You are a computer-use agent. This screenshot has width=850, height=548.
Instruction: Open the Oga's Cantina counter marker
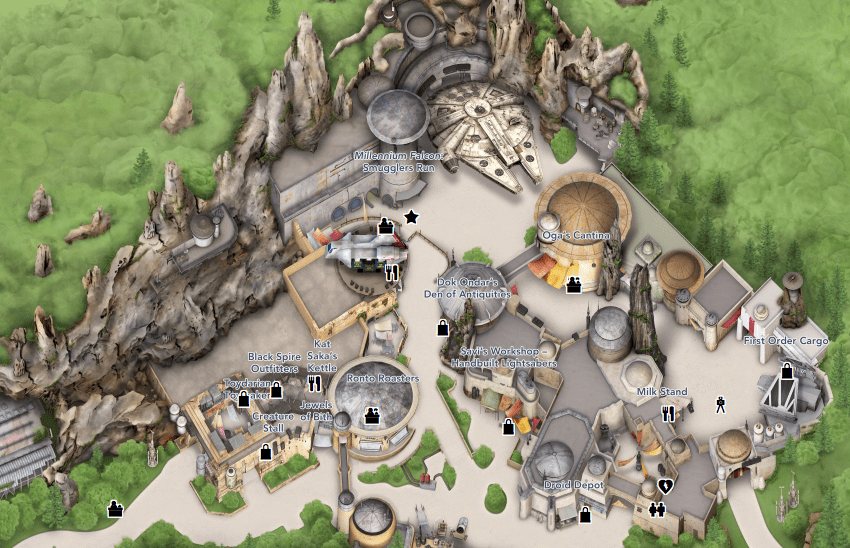575,286
